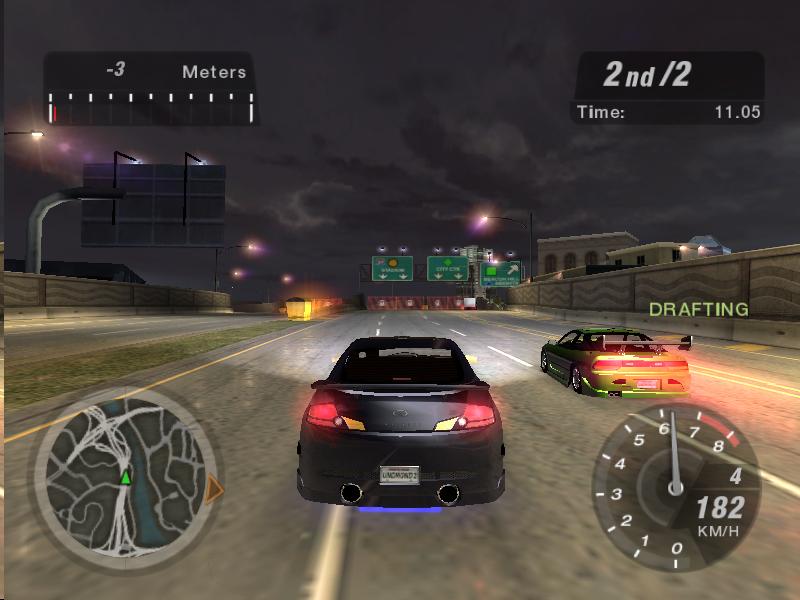The image size is (800, 600).
Task: Click the circular track minimap
Action: point(123,478)
